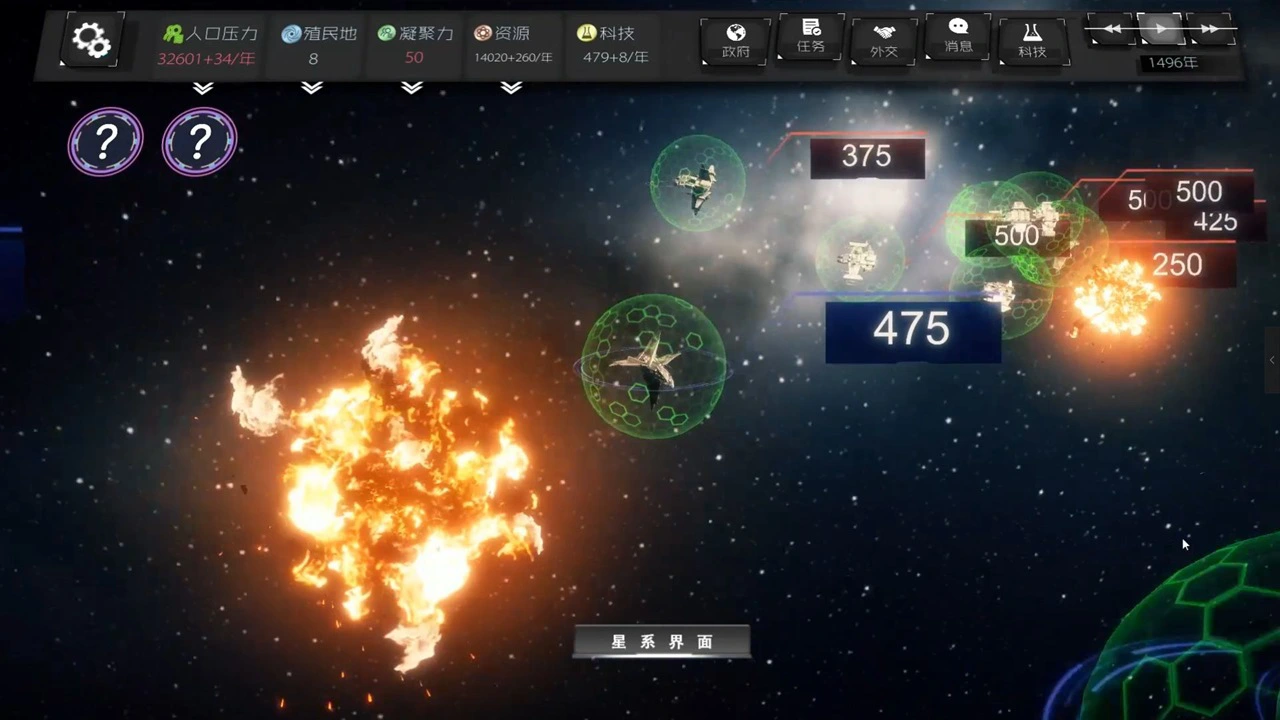Expand the chevron under 凝聚力
This screenshot has width=1280, height=720.
(412, 88)
